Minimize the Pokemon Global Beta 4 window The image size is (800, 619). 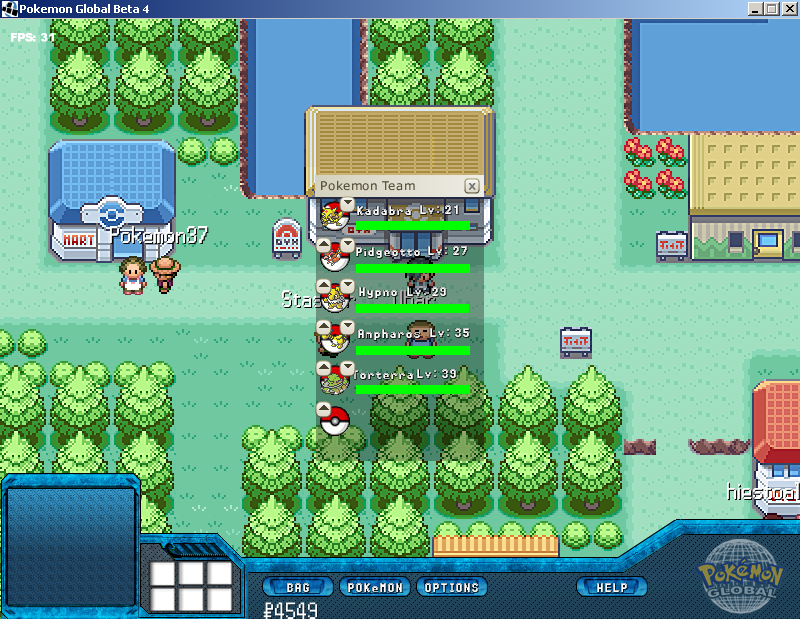tap(753, 9)
